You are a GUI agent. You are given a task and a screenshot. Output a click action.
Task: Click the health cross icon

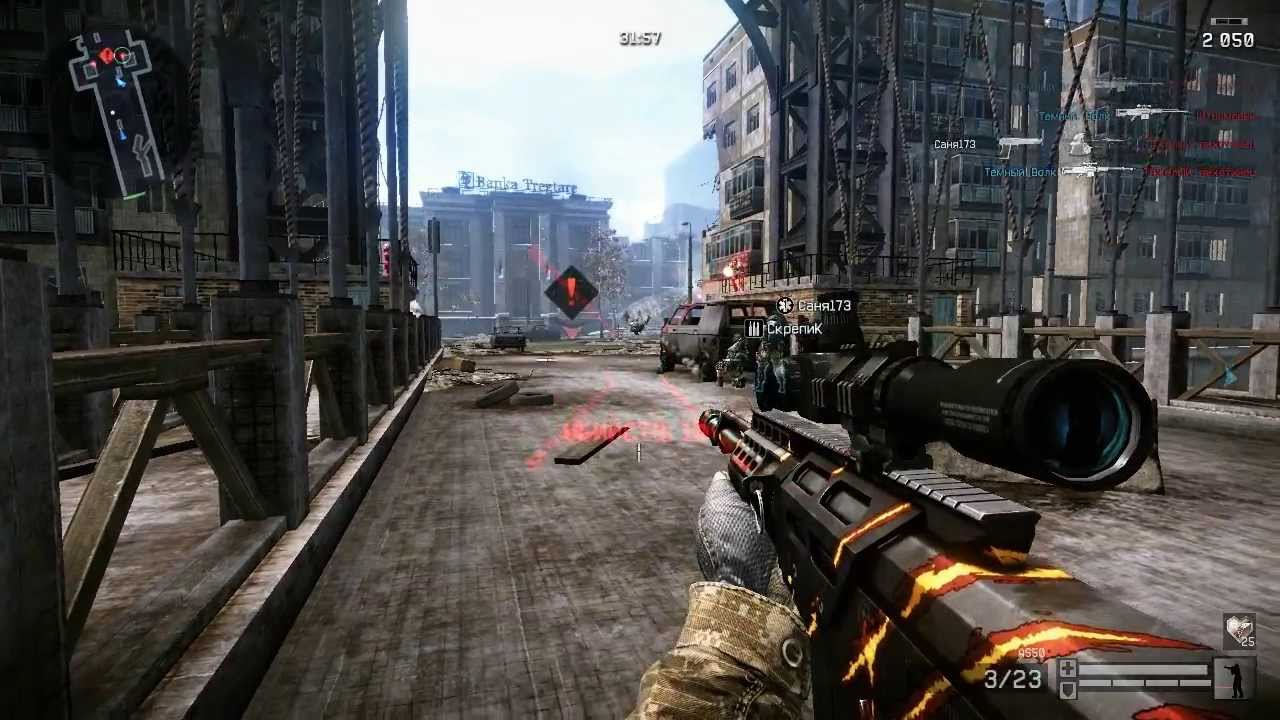1068,668
